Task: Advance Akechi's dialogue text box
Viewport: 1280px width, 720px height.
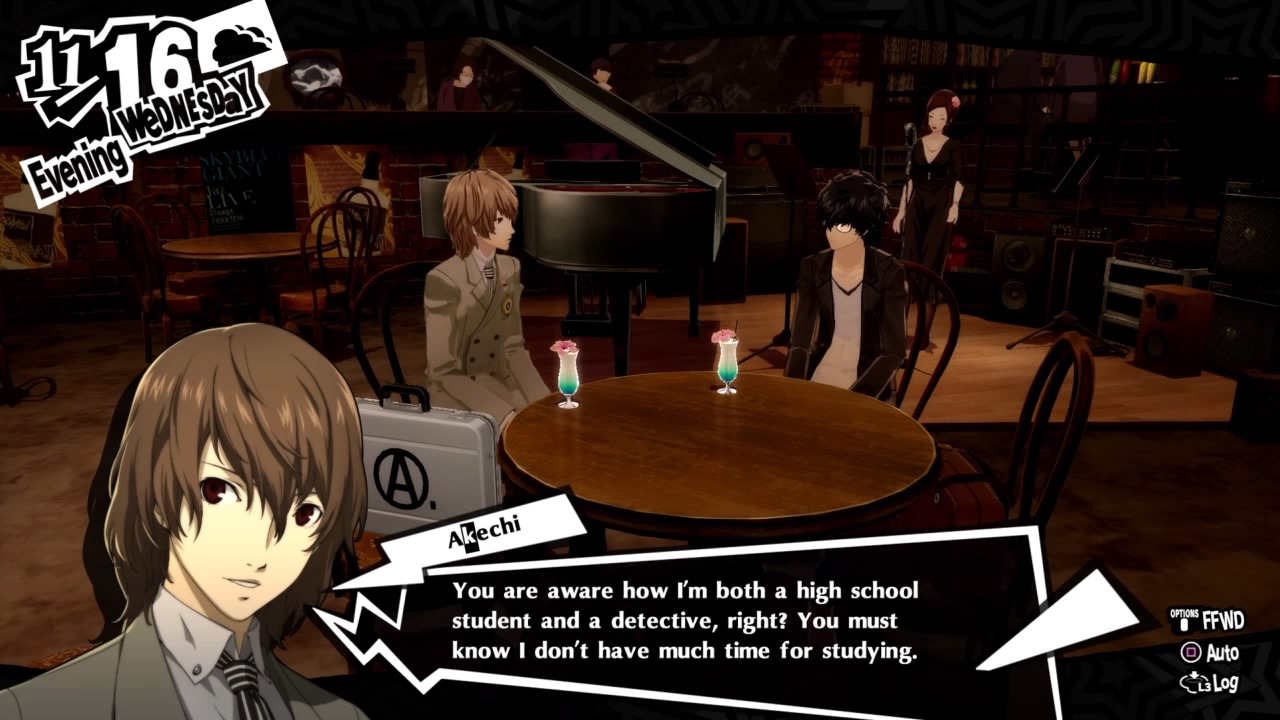Action: (x=685, y=621)
